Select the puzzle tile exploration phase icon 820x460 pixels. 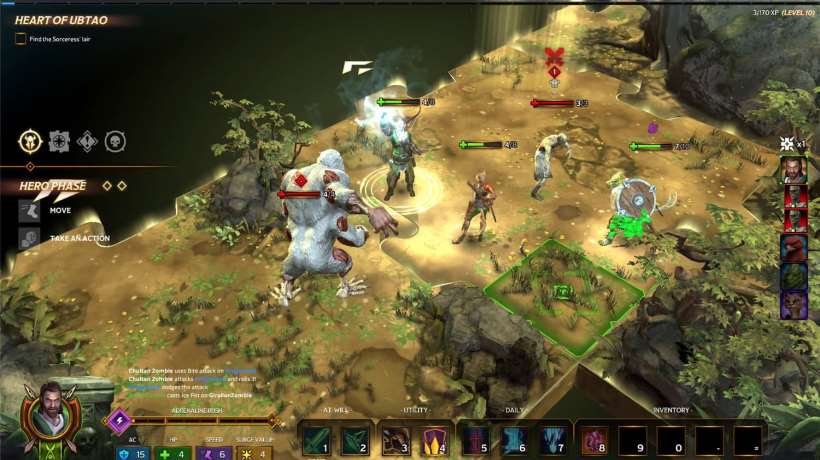(x=57, y=141)
